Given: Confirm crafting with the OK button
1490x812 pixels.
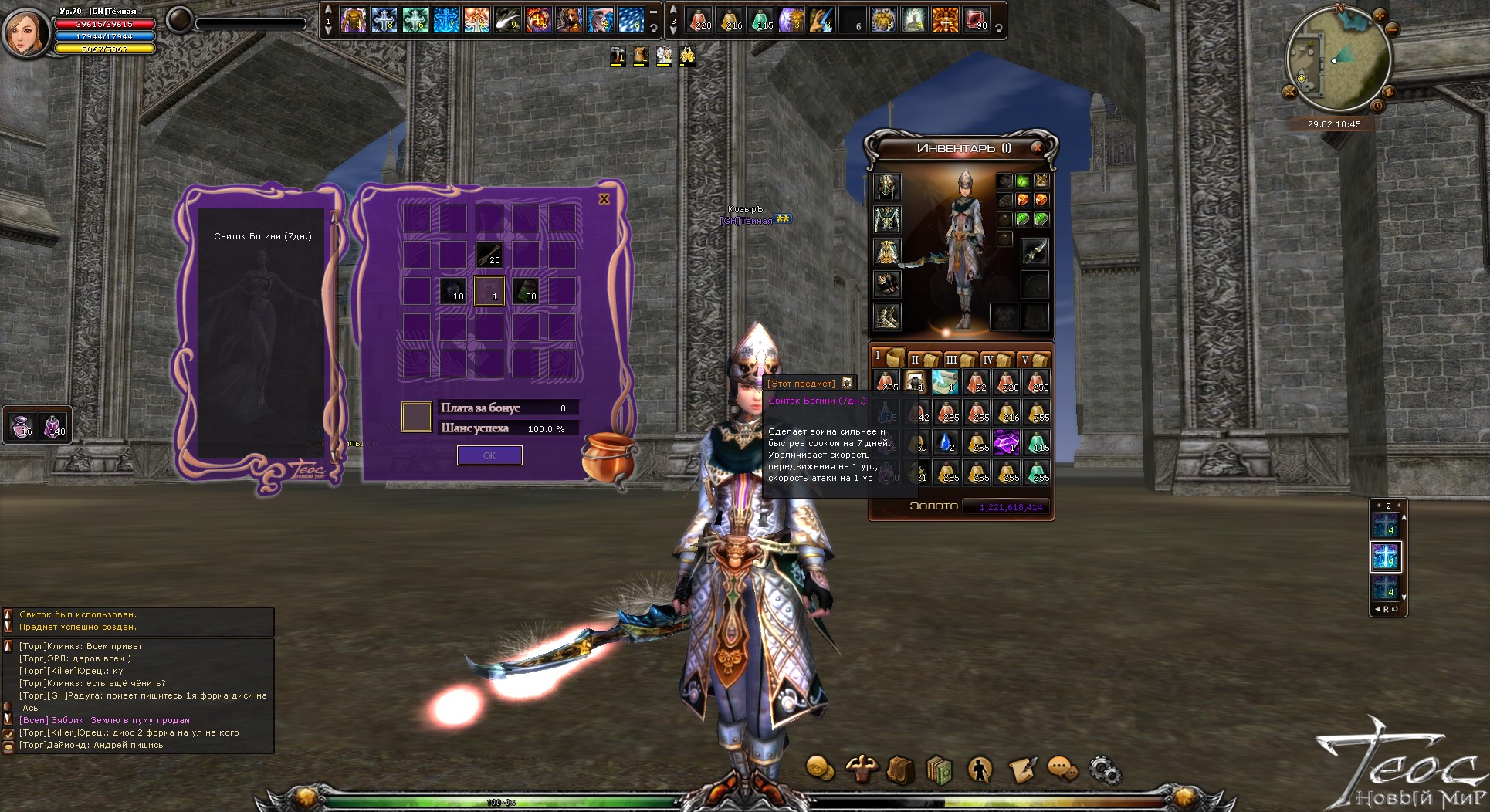Looking at the screenshot, I should [x=489, y=455].
